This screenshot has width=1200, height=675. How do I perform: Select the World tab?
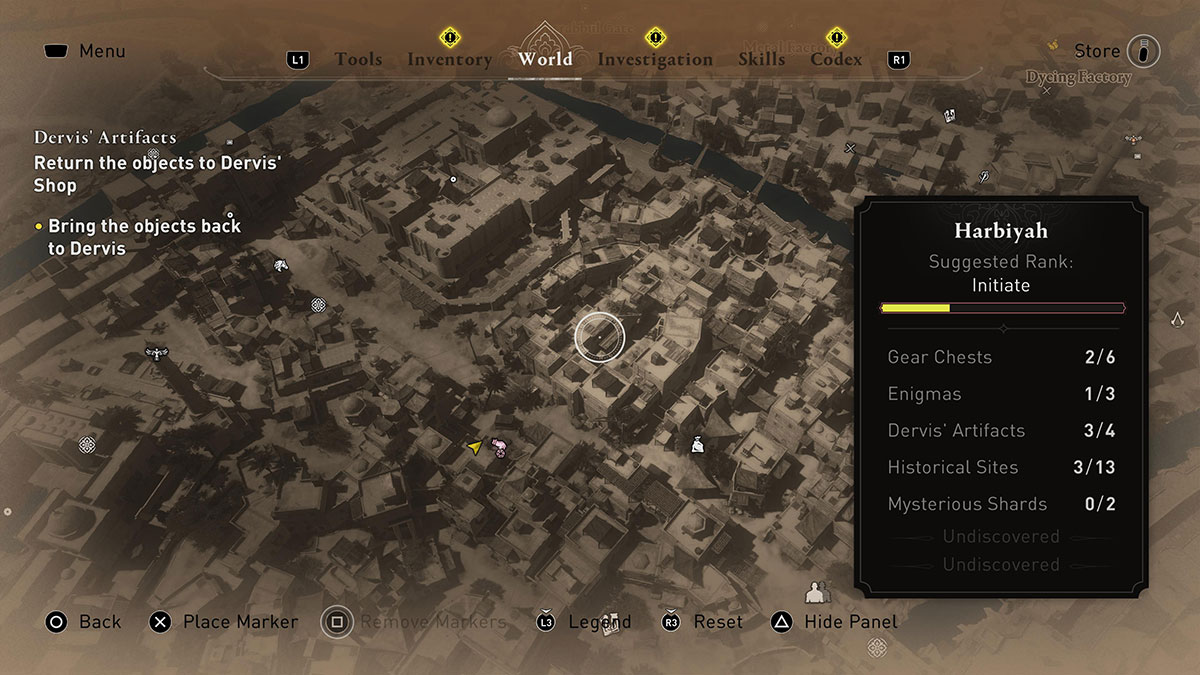545,59
